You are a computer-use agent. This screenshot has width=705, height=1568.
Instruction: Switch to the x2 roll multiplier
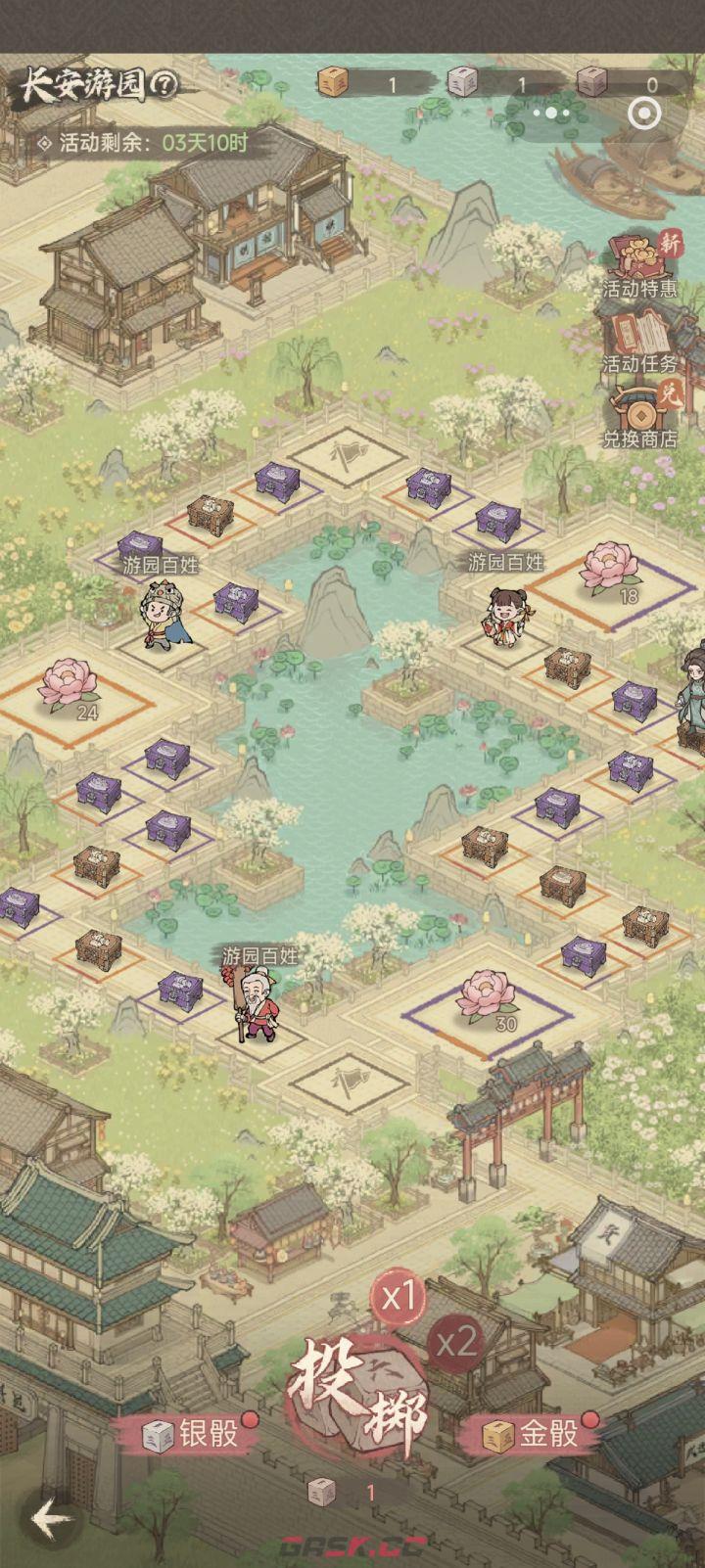pyautogui.click(x=455, y=1342)
